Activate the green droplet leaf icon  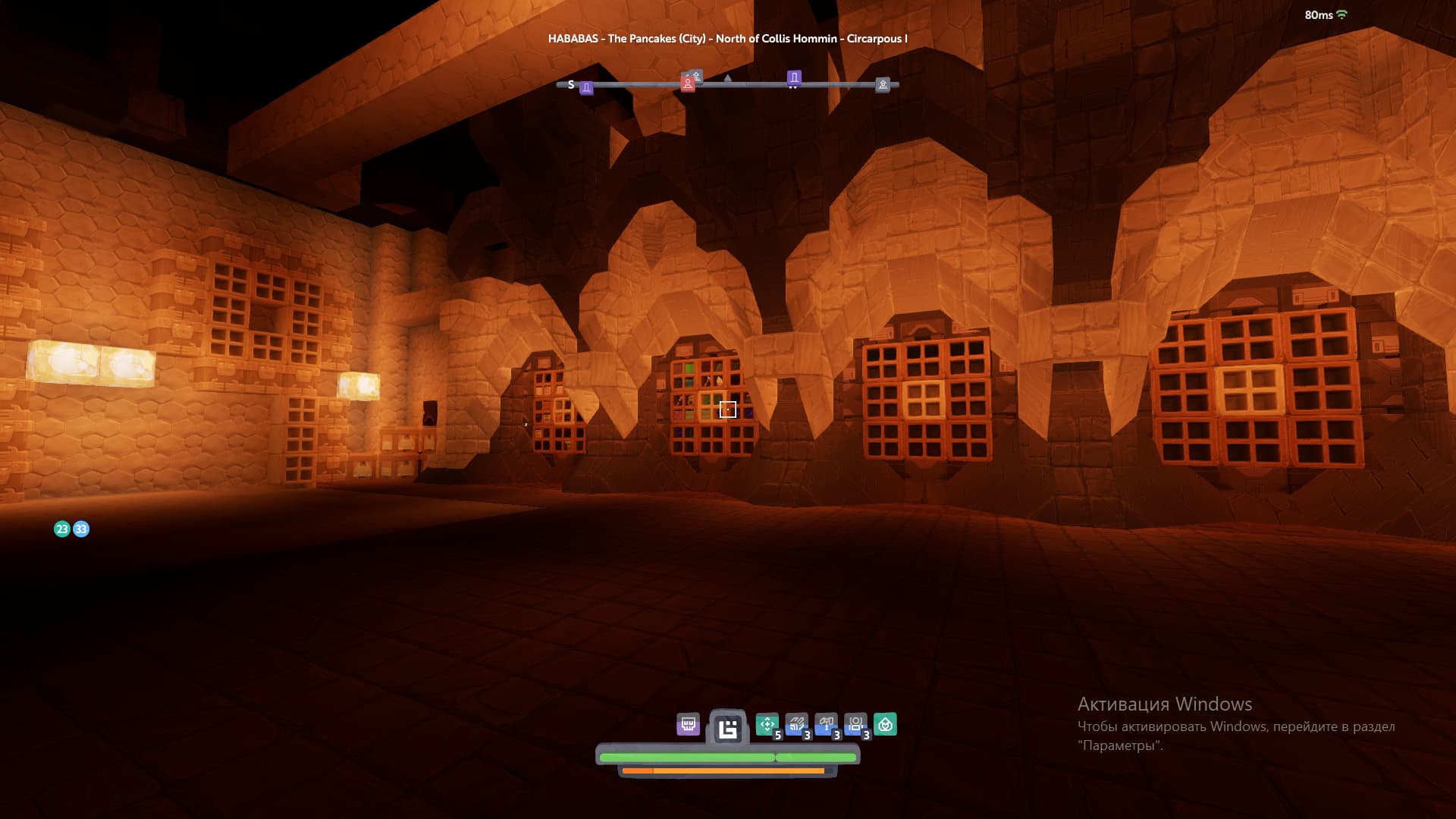[x=885, y=724]
